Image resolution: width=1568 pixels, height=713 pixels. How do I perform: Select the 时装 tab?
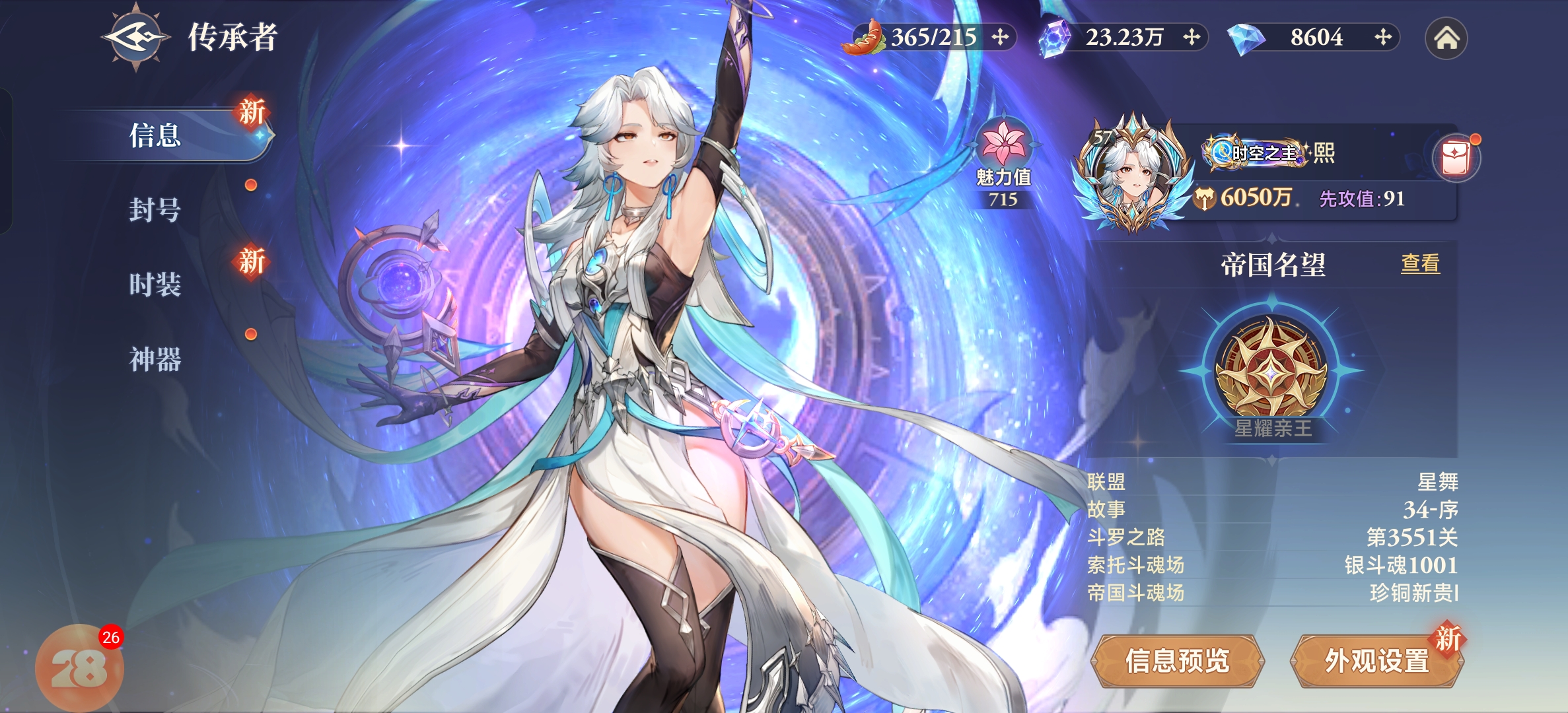[x=156, y=285]
